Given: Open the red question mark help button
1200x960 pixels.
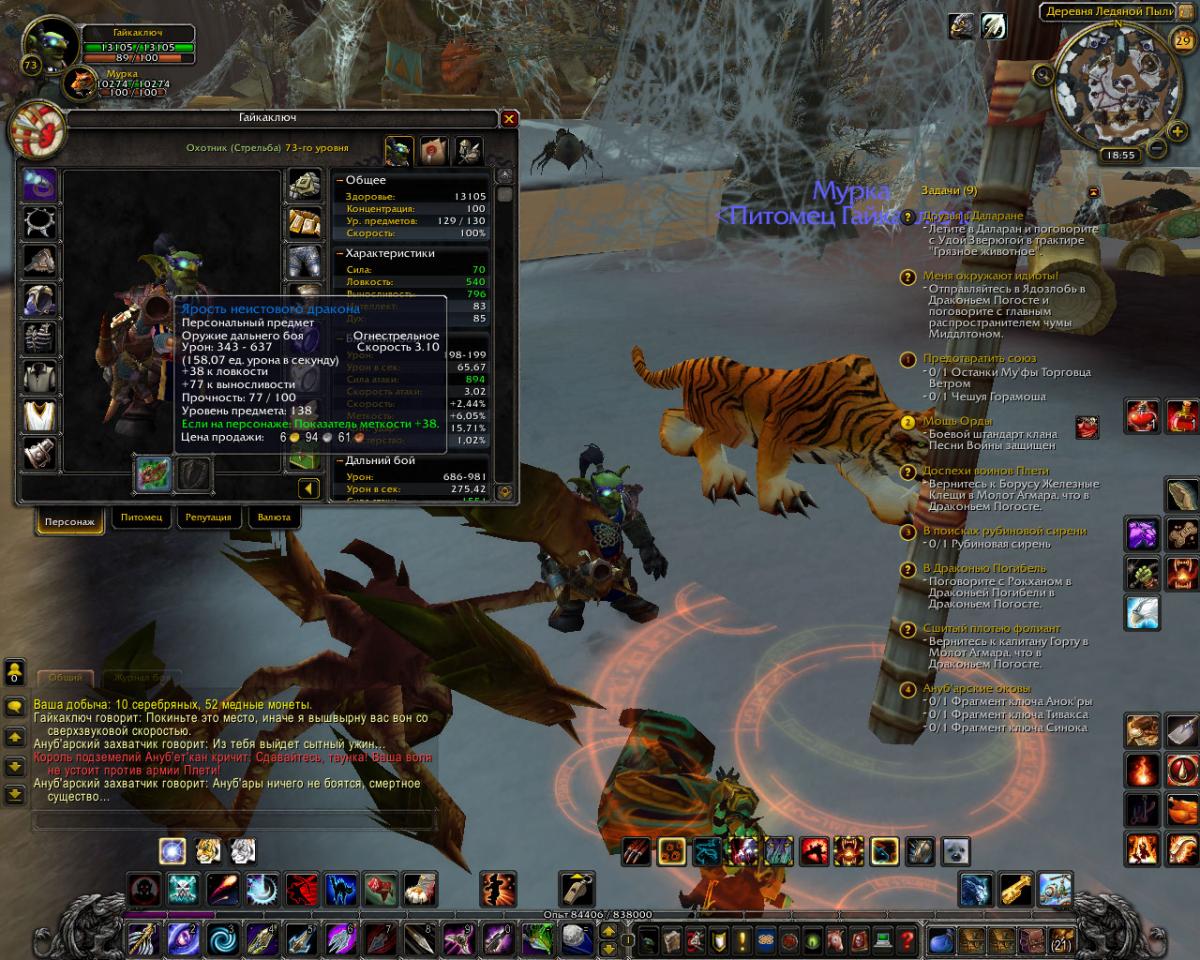Looking at the screenshot, I should point(907,941).
